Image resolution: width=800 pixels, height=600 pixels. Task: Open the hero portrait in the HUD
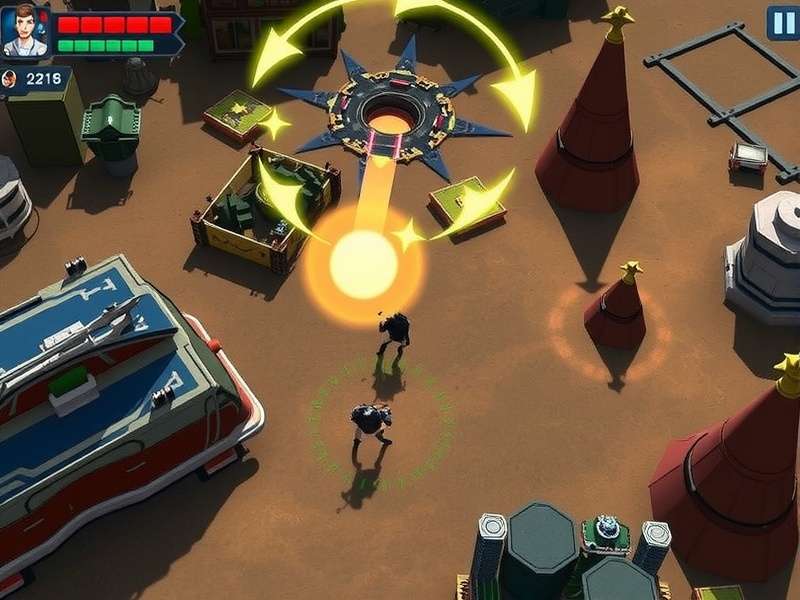[x=25, y=31]
